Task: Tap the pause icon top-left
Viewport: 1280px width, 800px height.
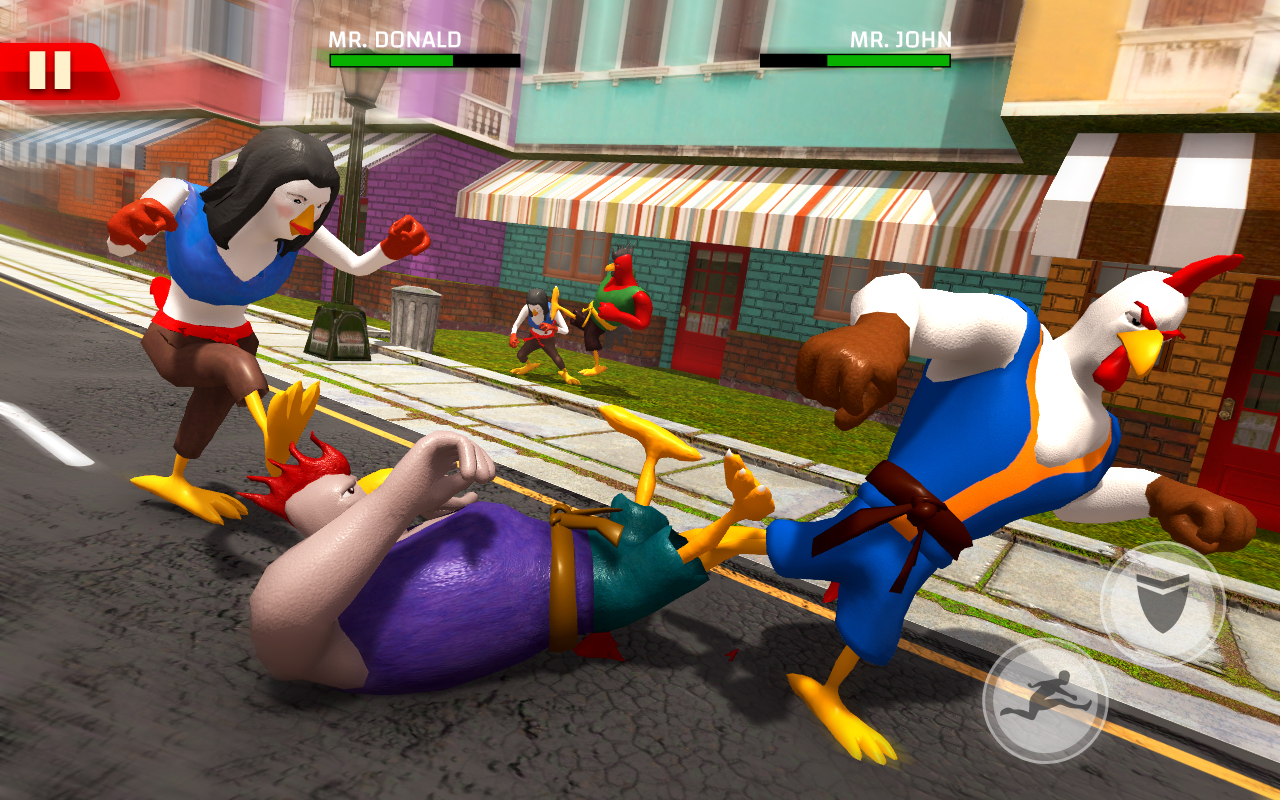Action: (x=48, y=68)
